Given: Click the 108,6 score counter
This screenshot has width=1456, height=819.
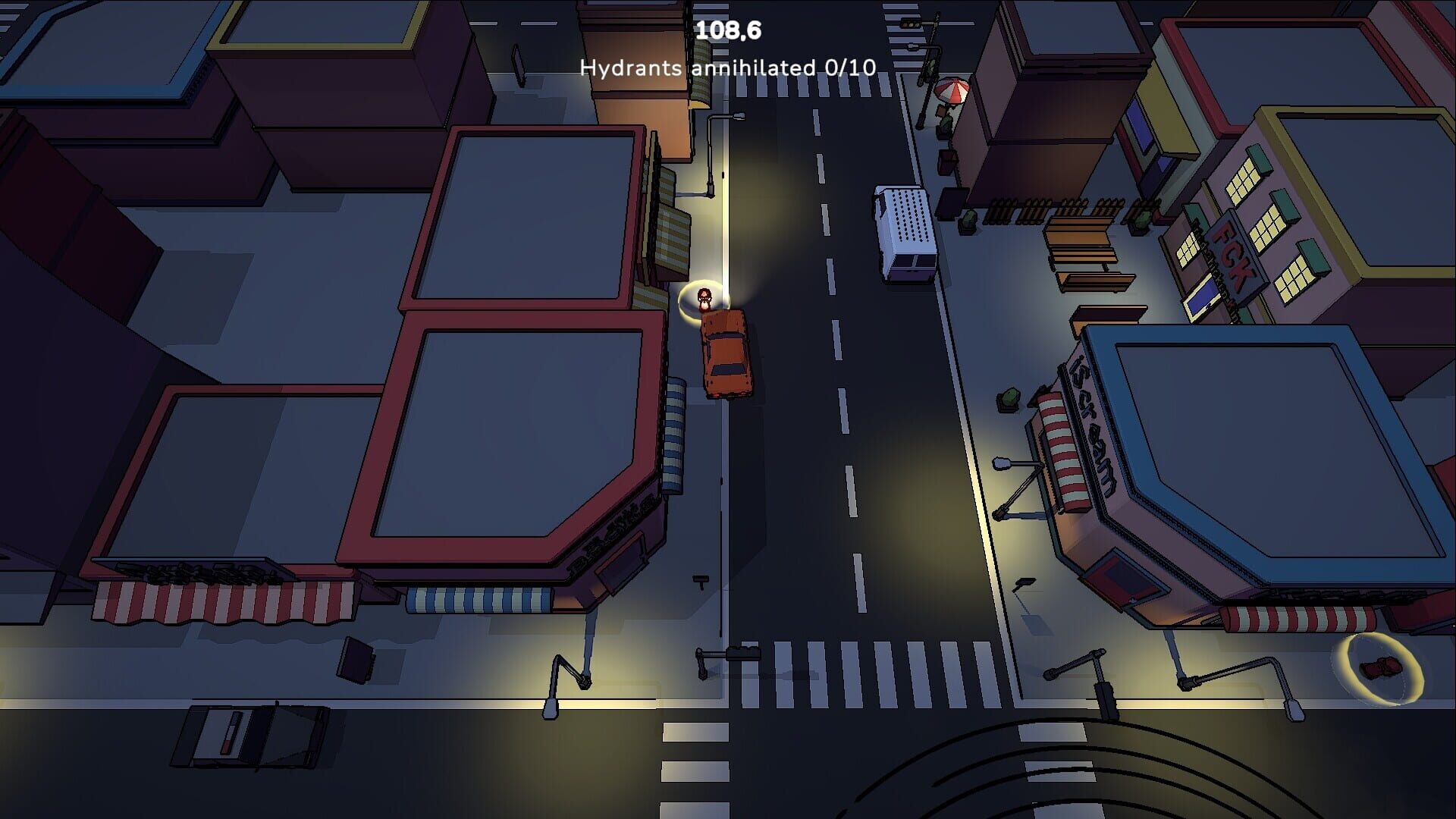Looking at the screenshot, I should [728, 29].
